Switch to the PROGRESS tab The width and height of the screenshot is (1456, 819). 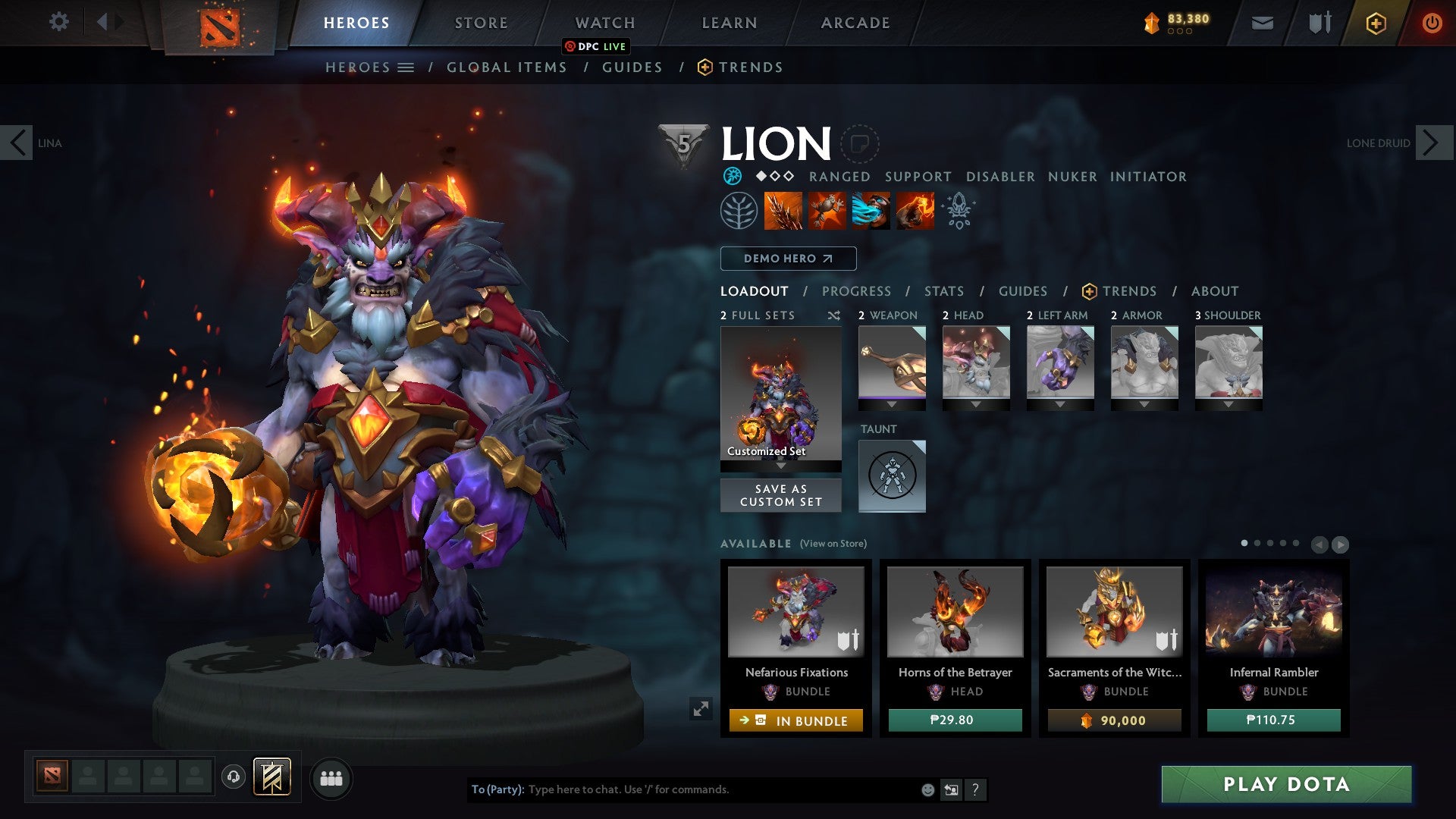click(x=857, y=291)
